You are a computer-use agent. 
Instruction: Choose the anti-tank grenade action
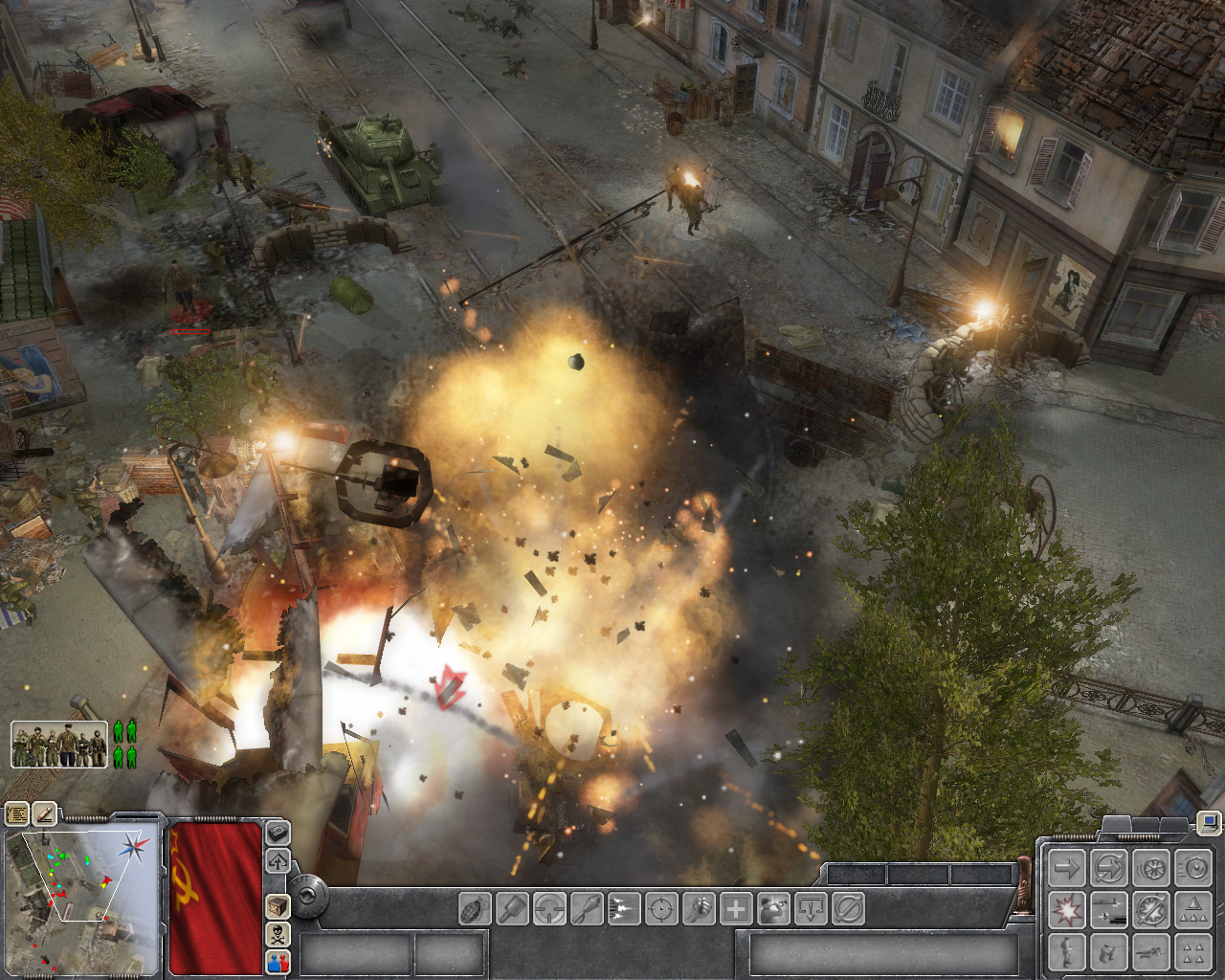pos(512,907)
